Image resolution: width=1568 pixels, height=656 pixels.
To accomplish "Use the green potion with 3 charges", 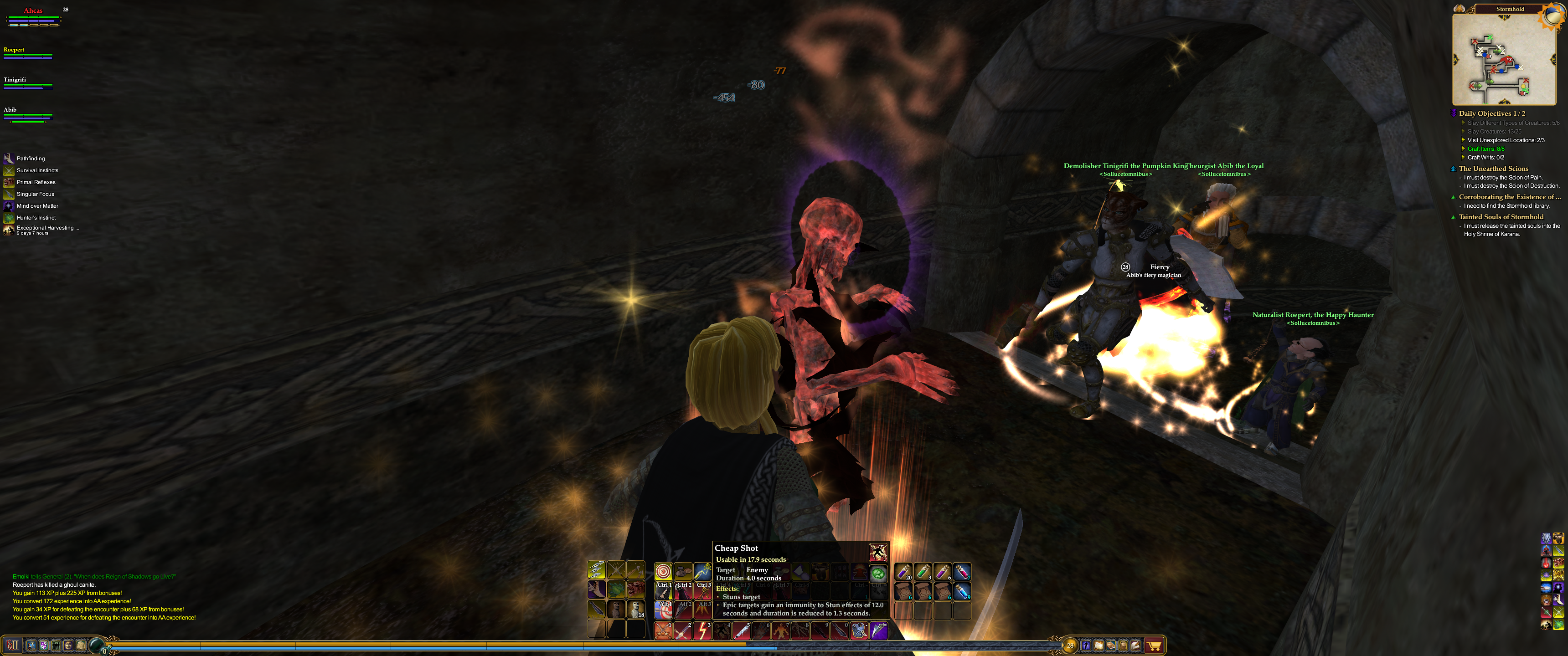I will click(x=923, y=571).
